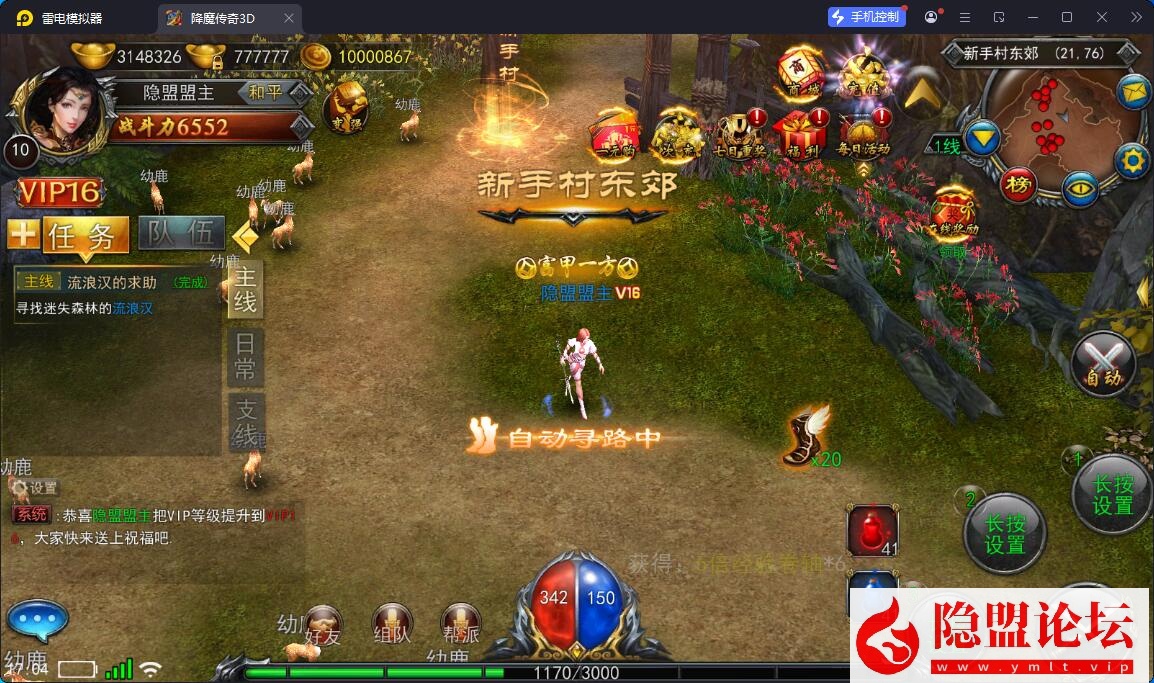Select the 日常 daily quest tab
The height and width of the screenshot is (683, 1154).
[245, 356]
